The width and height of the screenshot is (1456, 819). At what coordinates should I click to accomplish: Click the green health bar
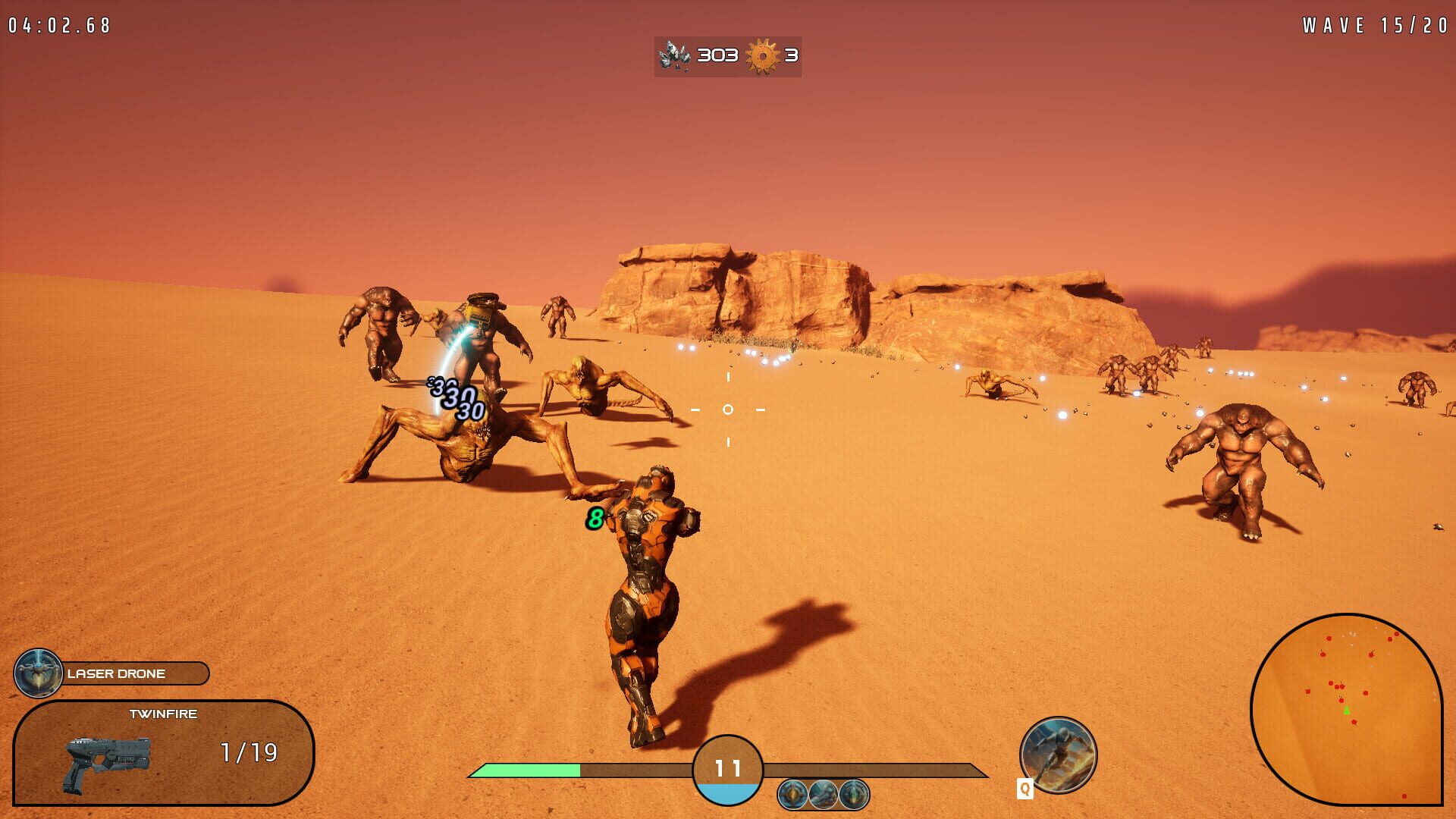pos(531,770)
